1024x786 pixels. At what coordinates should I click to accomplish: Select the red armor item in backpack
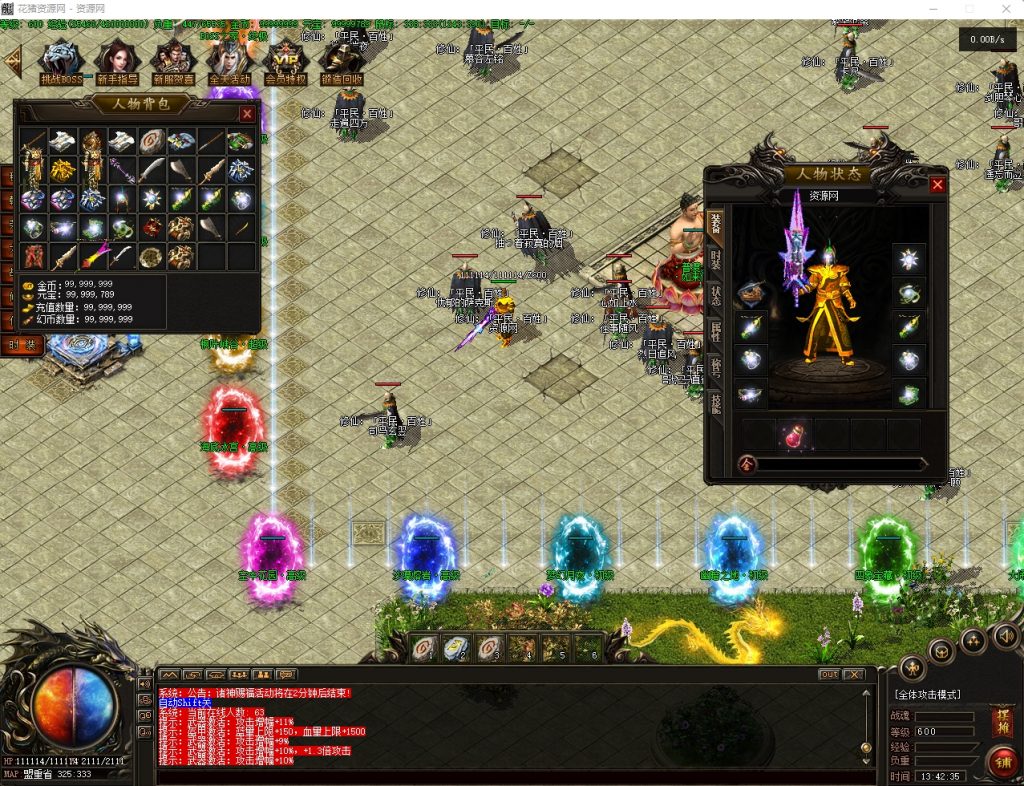(x=35, y=256)
